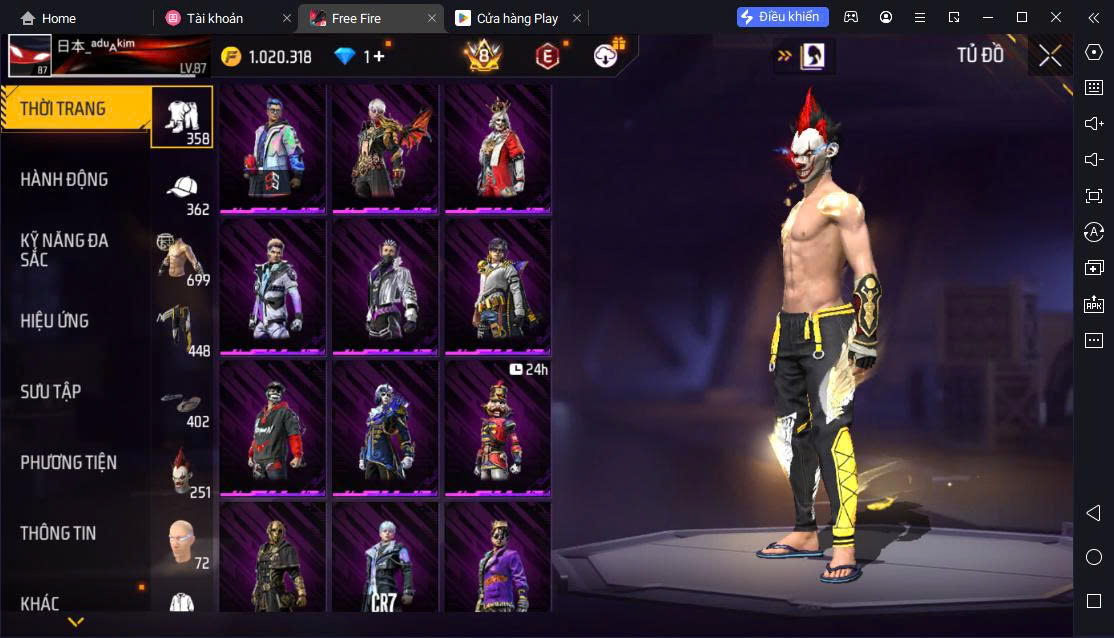This screenshot has width=1114, height=638.
Task: Add diamonds using the plus button
Action: tap(378, 57)
